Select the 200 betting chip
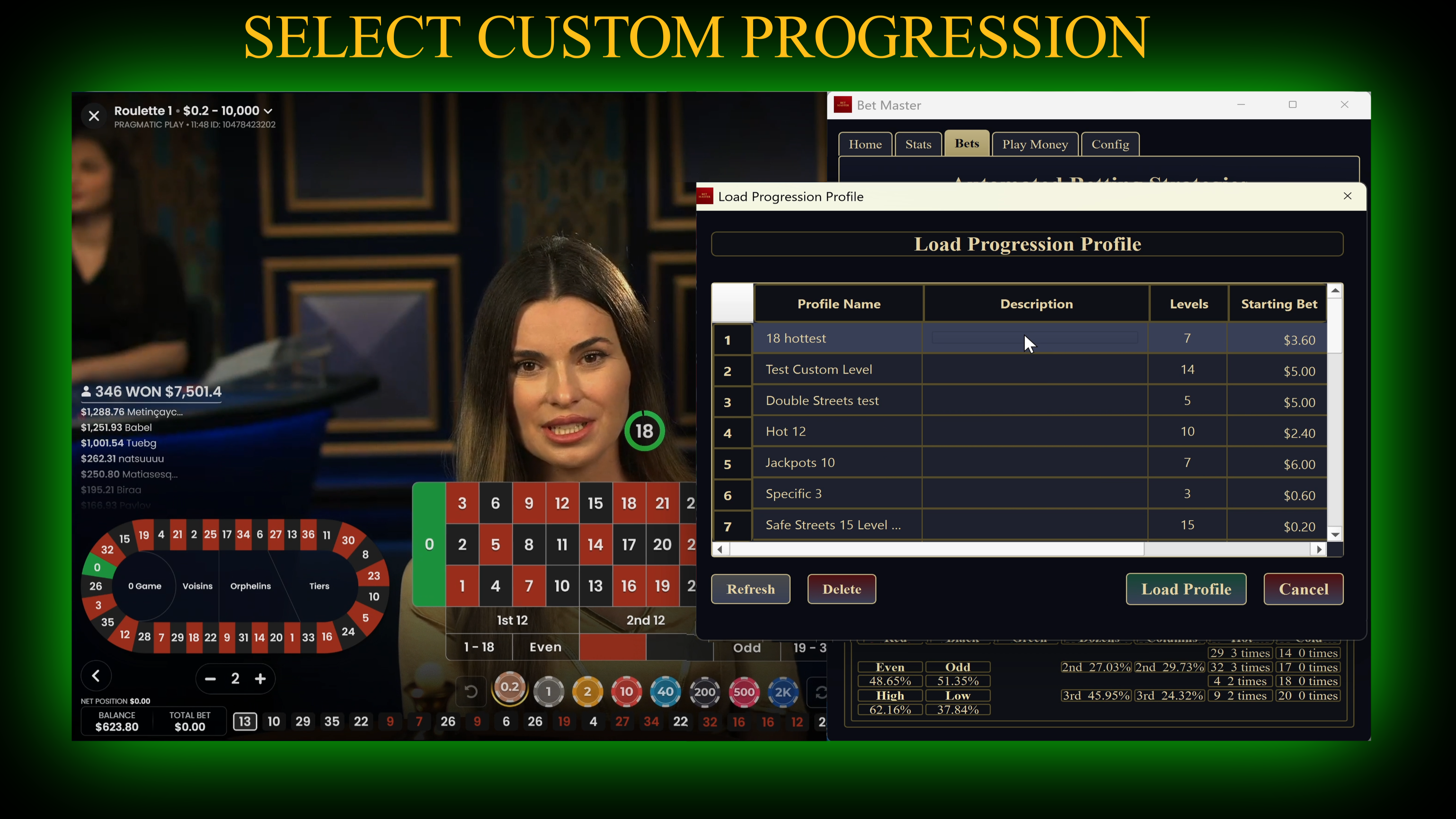This screenshot has height=819, width=1456. point(704,691)
